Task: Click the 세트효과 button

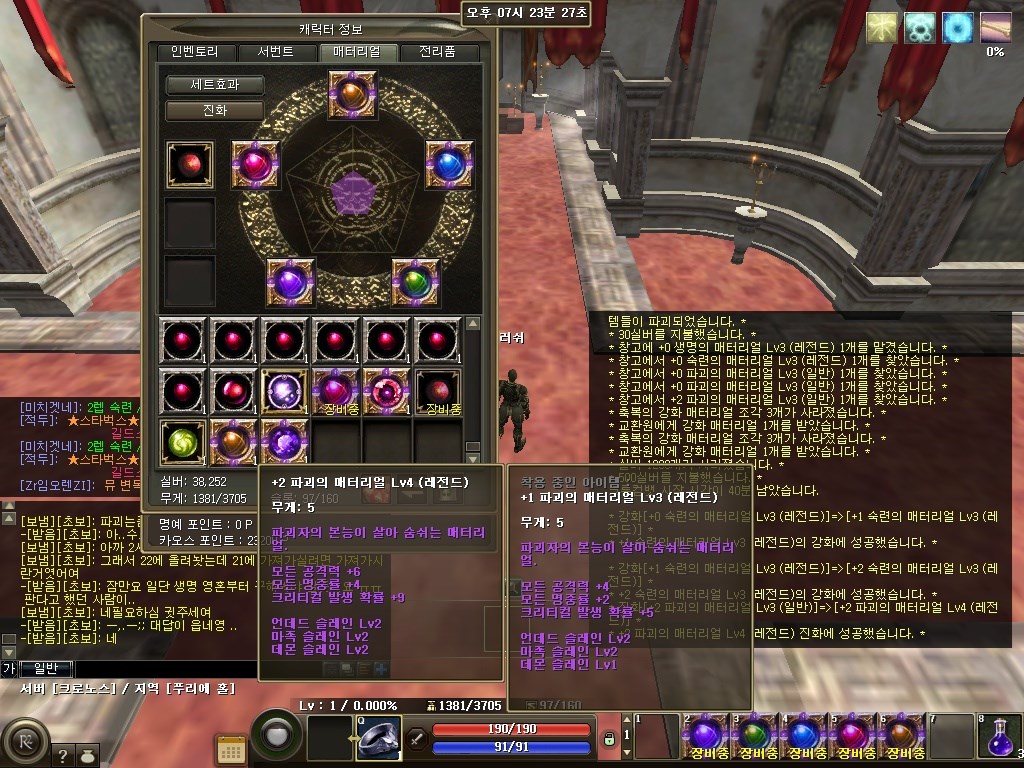Action: click(x=214, y=85)
